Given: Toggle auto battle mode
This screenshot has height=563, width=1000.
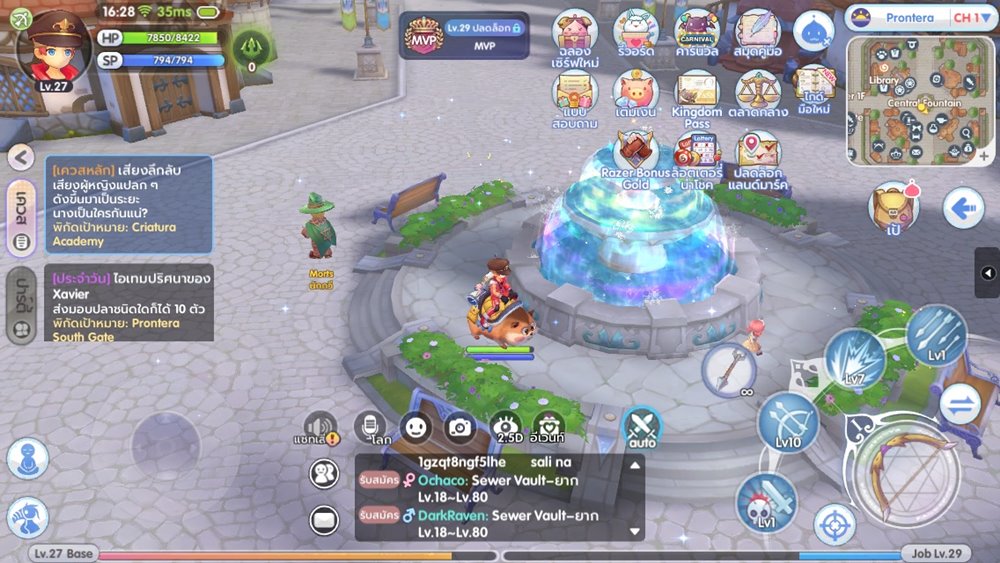Looking at the screenshot, I should tap(642, 427).
